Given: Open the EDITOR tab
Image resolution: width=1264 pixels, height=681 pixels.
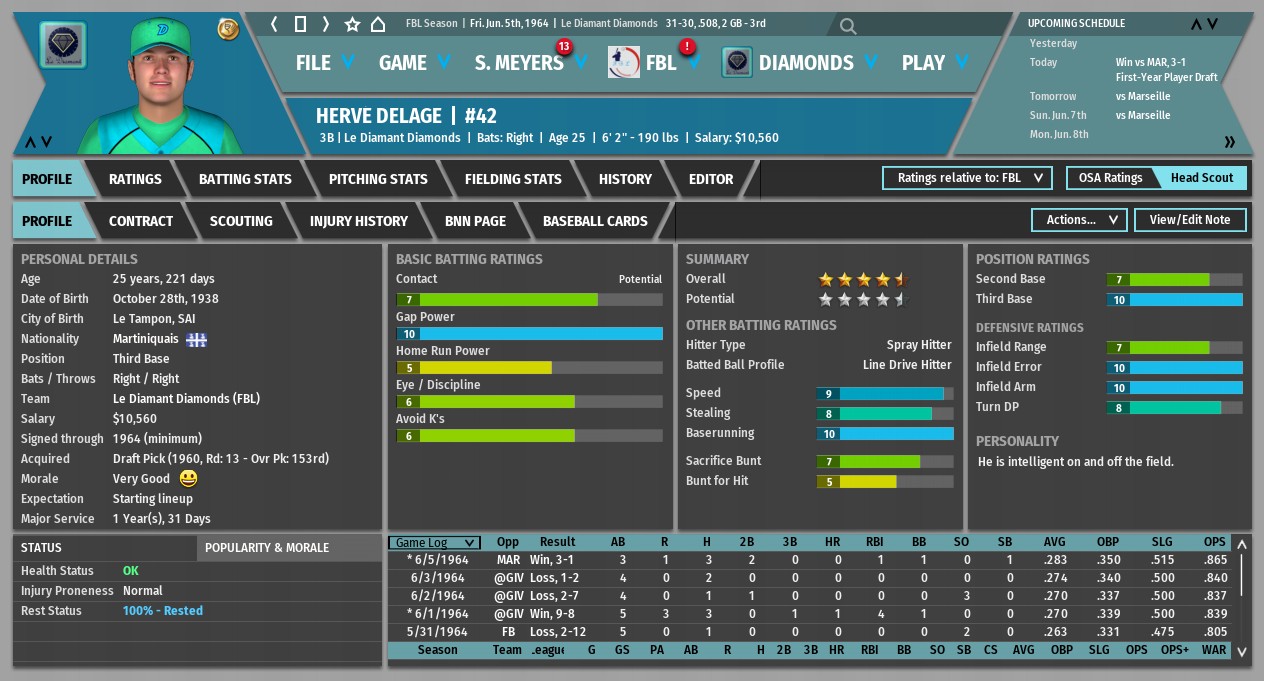Looking at the screenshot, I should (x=711, y=179).
